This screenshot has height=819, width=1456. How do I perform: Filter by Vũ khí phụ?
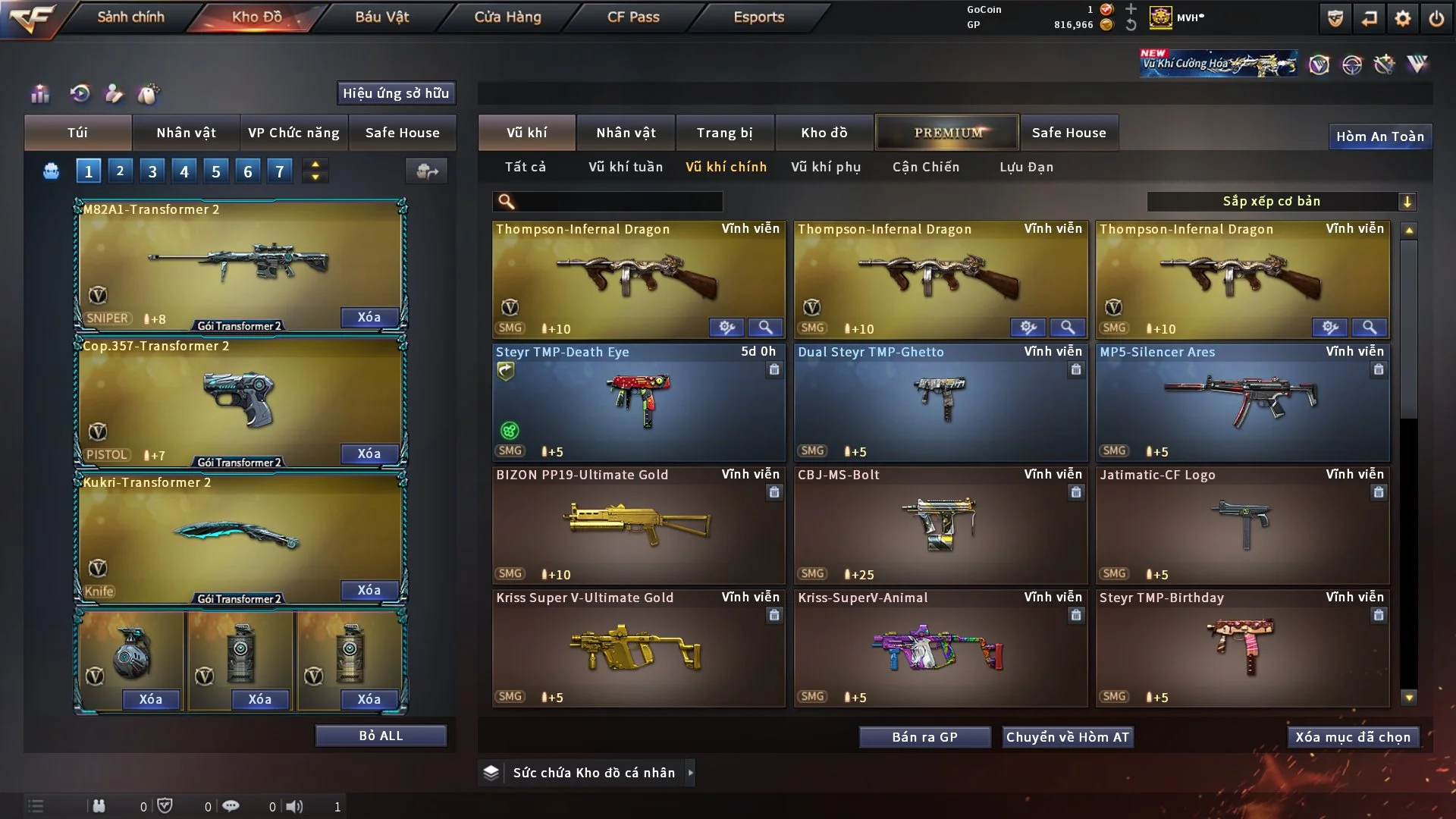825,167
